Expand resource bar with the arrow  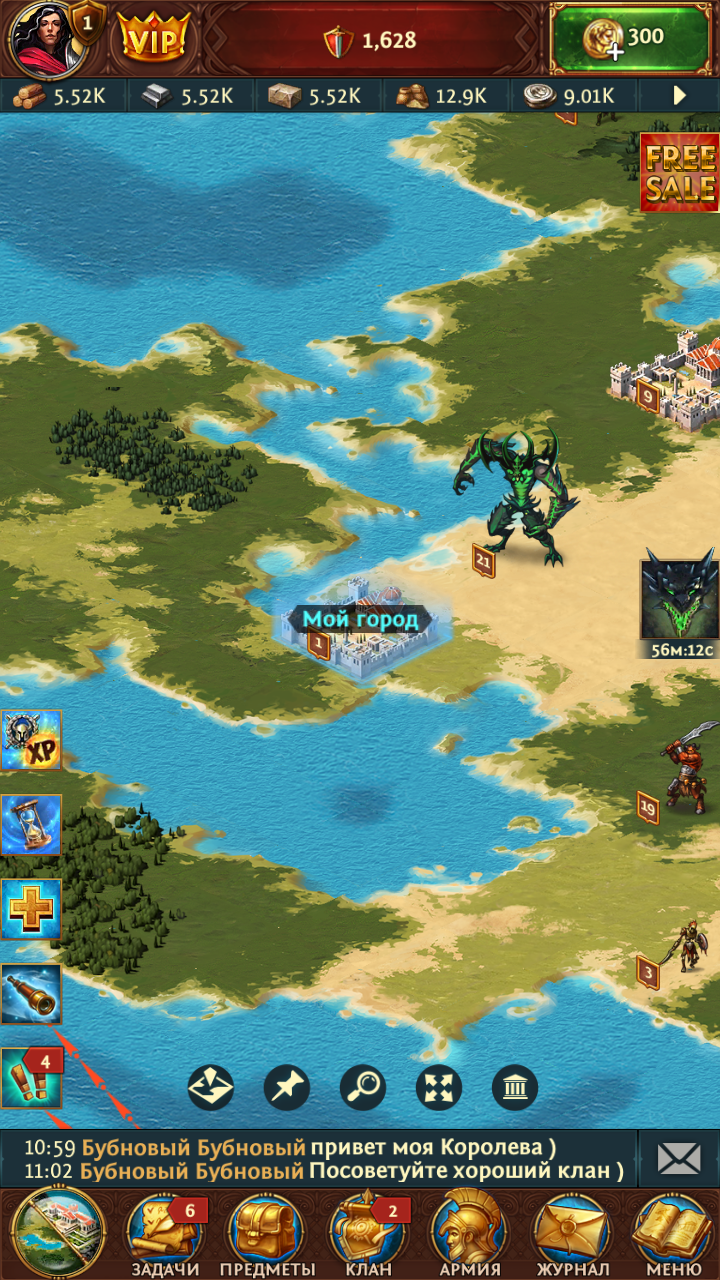point(680,96)
